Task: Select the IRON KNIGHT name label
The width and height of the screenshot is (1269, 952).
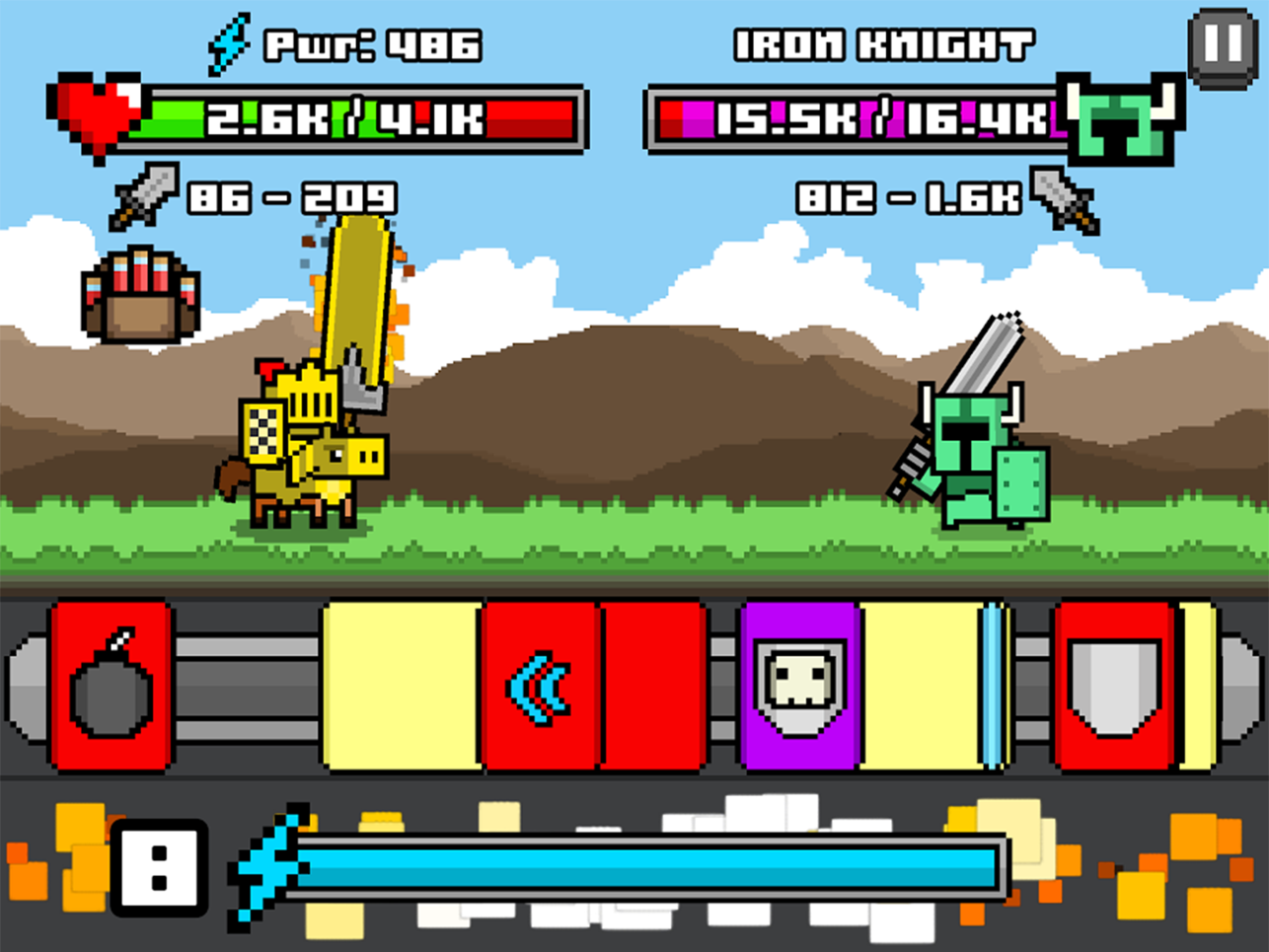Action: pos(883,41)
